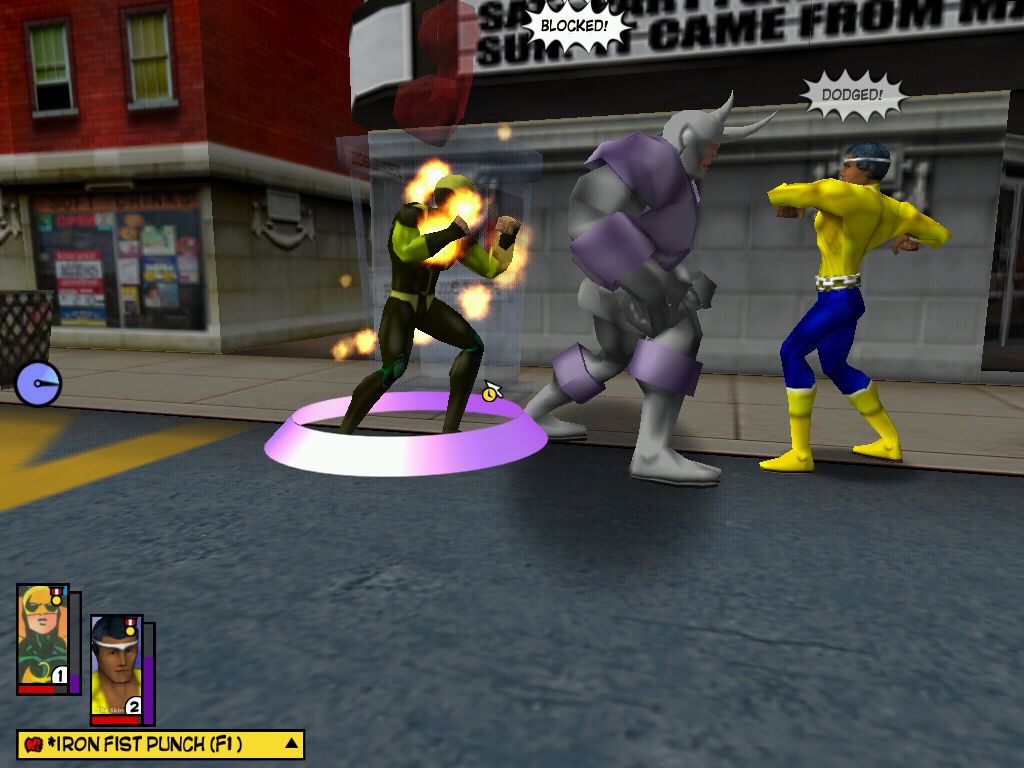Image resolution: width=1024 pixels, height=768 pixels.
Task: Activate the Iron Fist Punch power bar
Action: 150,744
